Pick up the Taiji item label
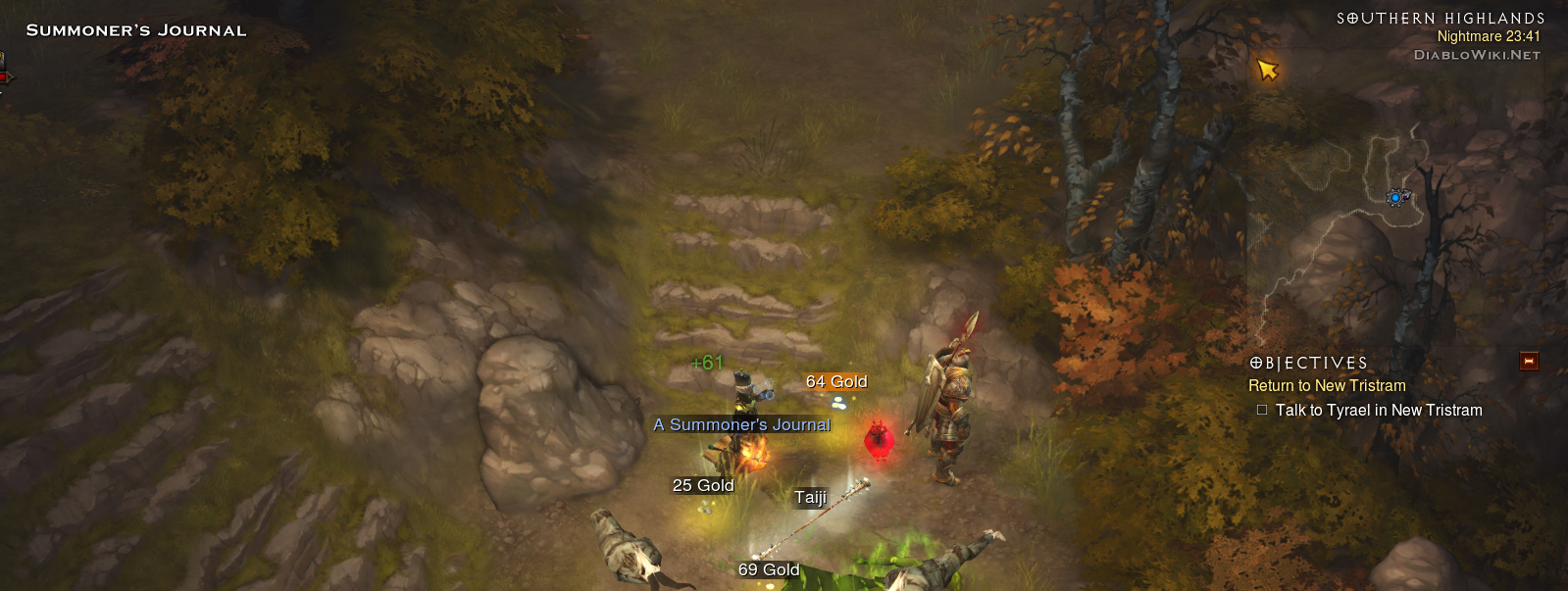 810,497
